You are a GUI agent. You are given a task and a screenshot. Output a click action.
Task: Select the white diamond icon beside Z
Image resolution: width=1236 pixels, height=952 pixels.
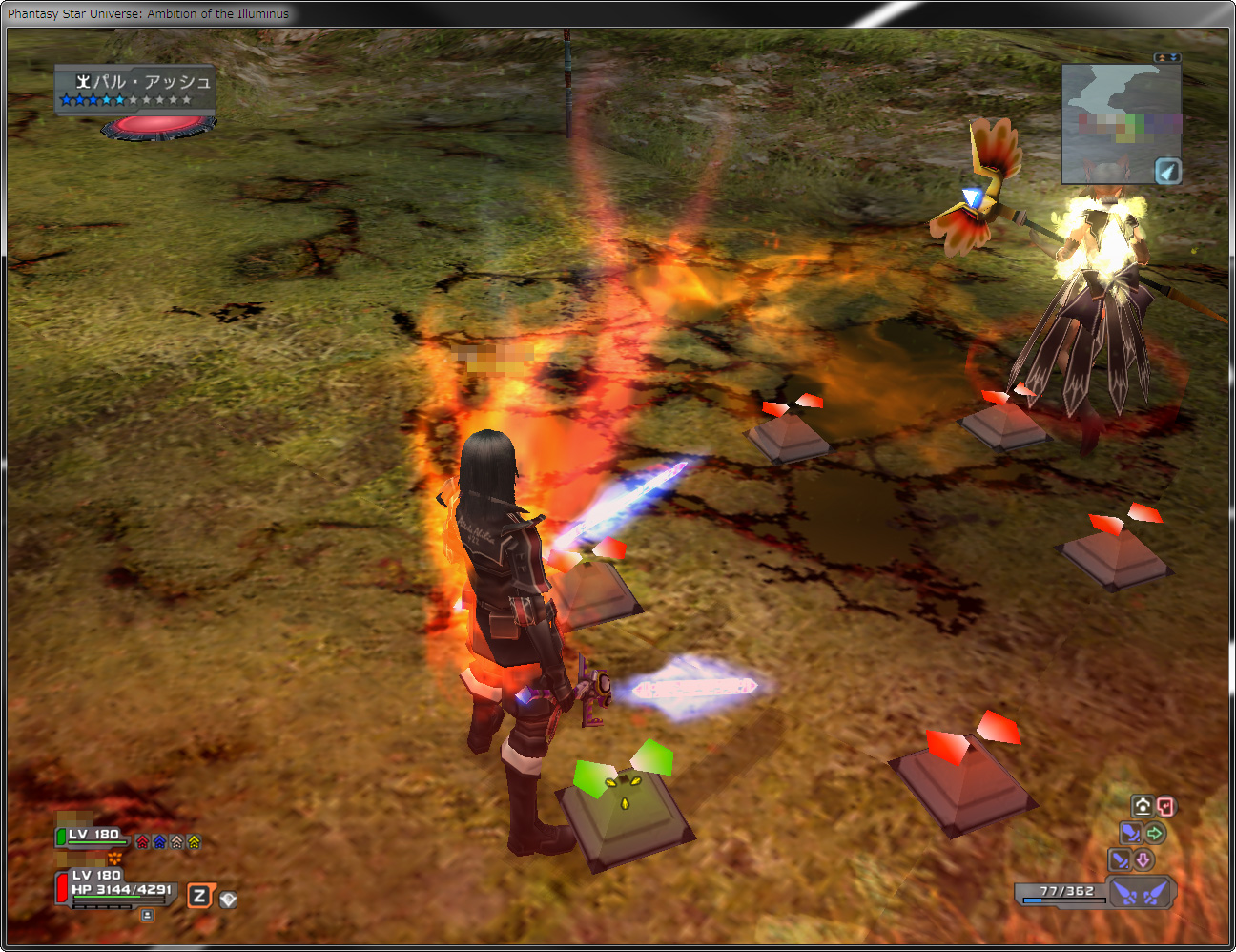pyautogui.click(x=228, y=900)
